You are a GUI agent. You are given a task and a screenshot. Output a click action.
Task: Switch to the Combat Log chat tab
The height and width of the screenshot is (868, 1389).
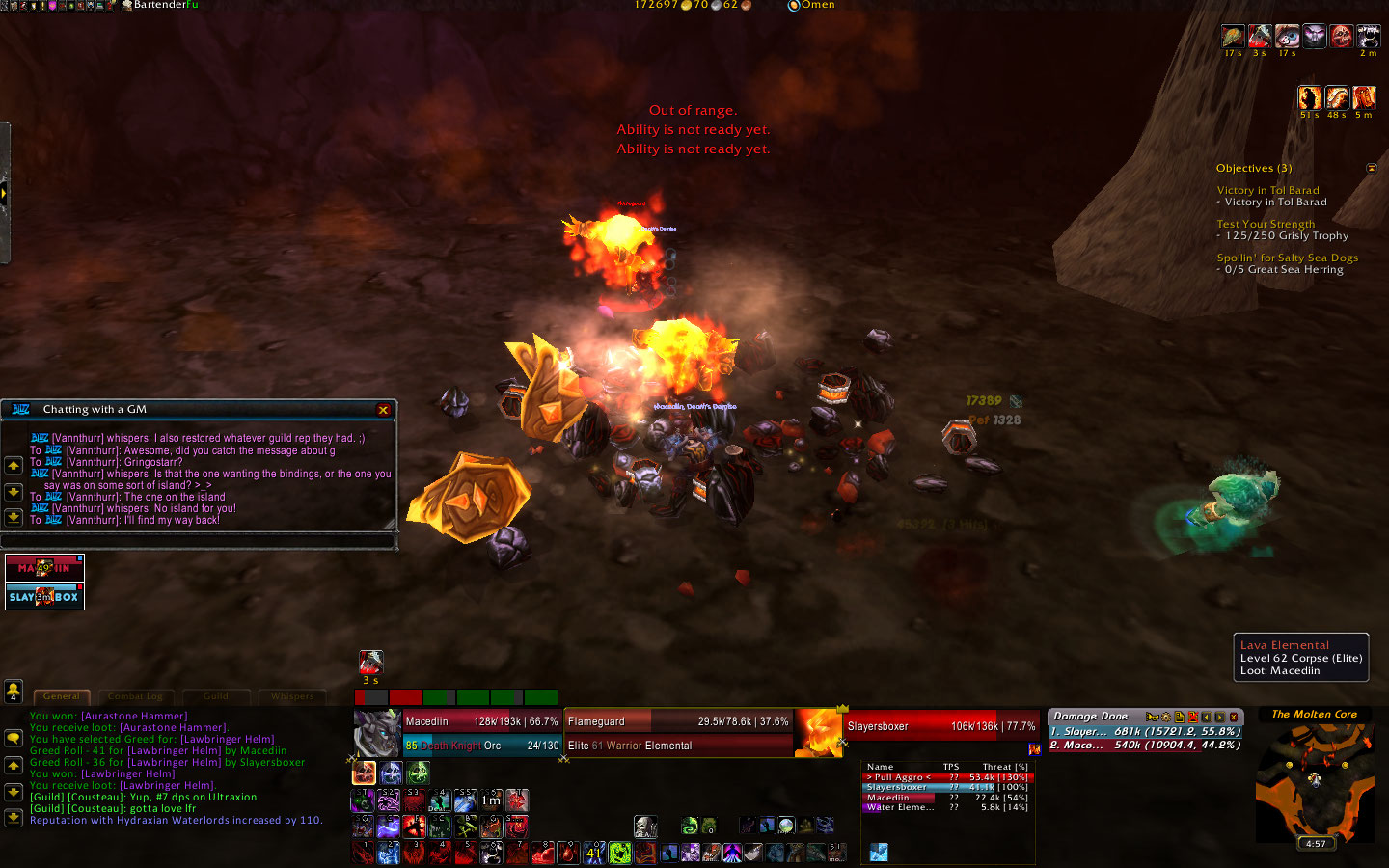[x=135, y=696]
